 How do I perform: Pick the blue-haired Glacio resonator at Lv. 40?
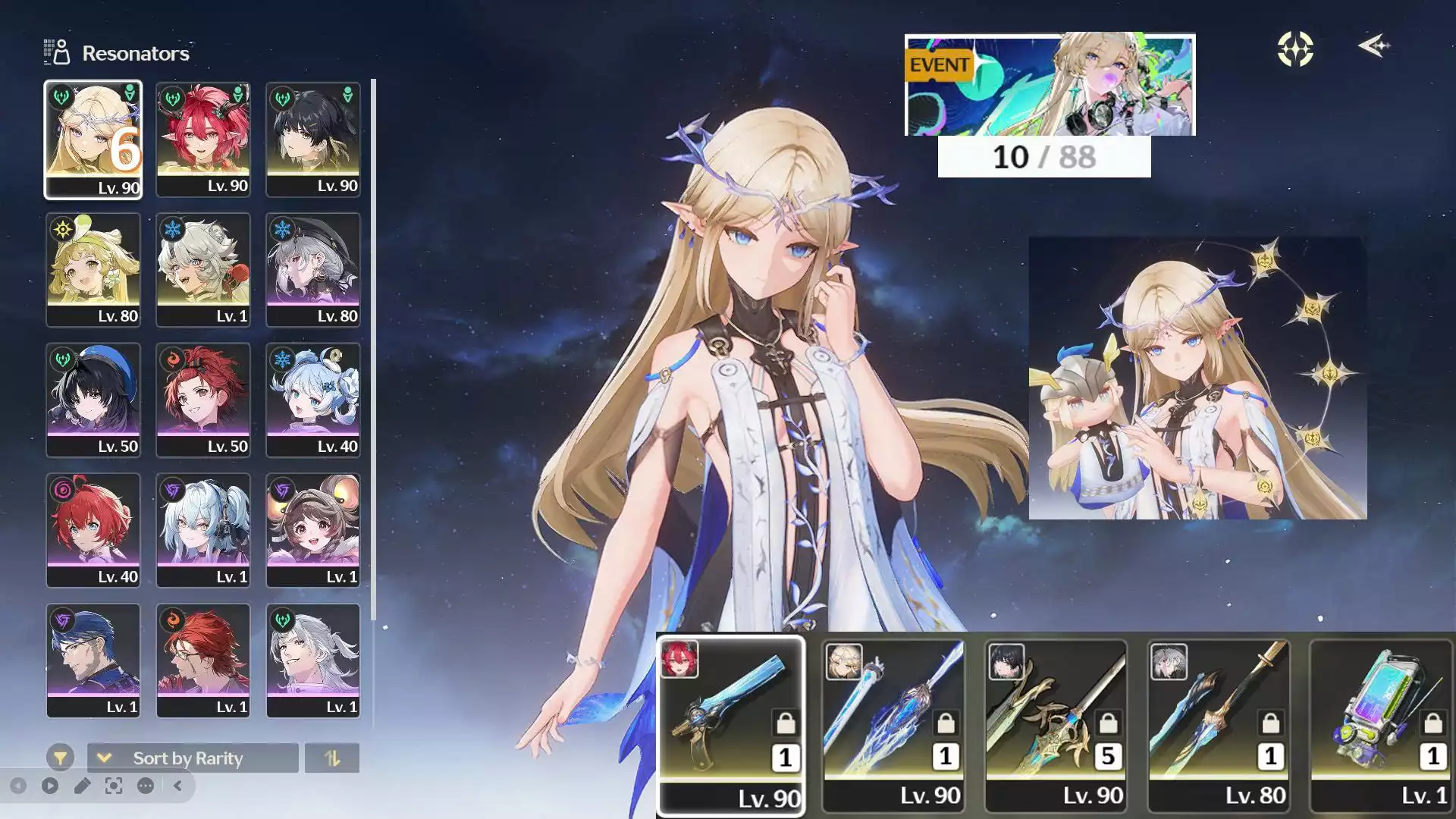tap(312, 400)
